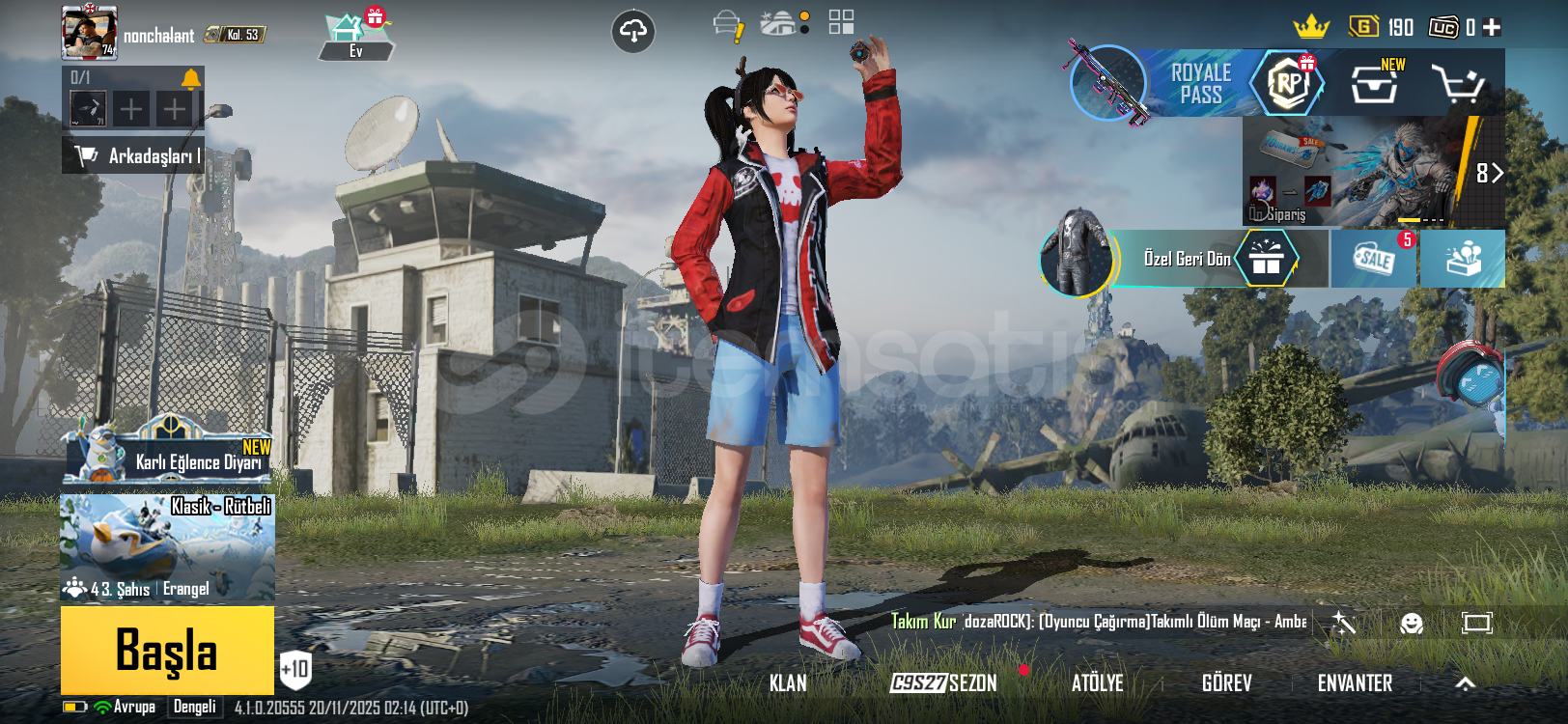Viewport: 1568px width, 724px height.
Task: Open the ATÖLYE workshop menu
Action: [1098, 683]
